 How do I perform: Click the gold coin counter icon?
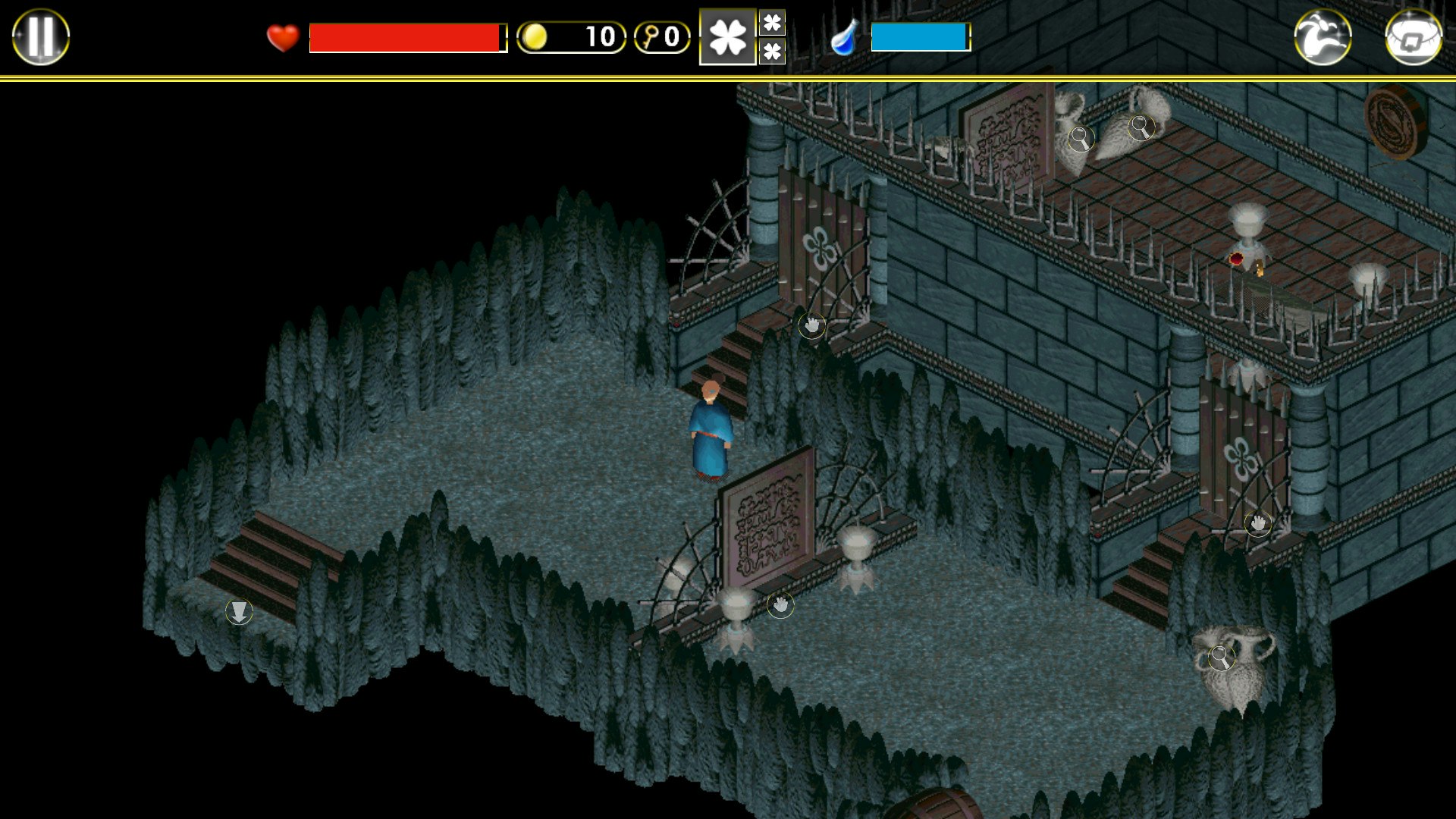click(x=535, y=36)
